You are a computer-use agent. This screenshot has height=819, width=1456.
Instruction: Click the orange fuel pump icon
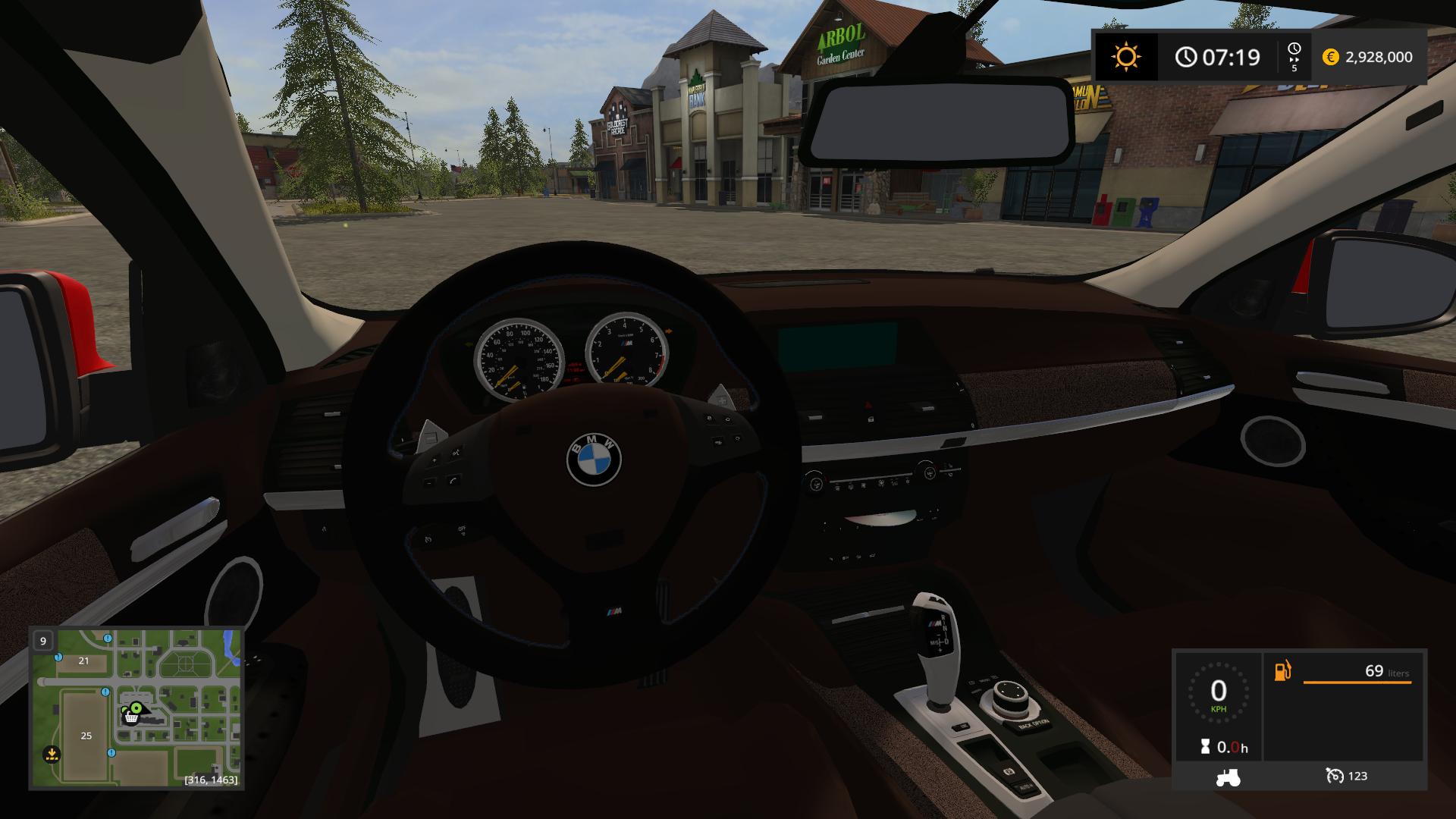pyautogui.click(x=1282, y=671)
